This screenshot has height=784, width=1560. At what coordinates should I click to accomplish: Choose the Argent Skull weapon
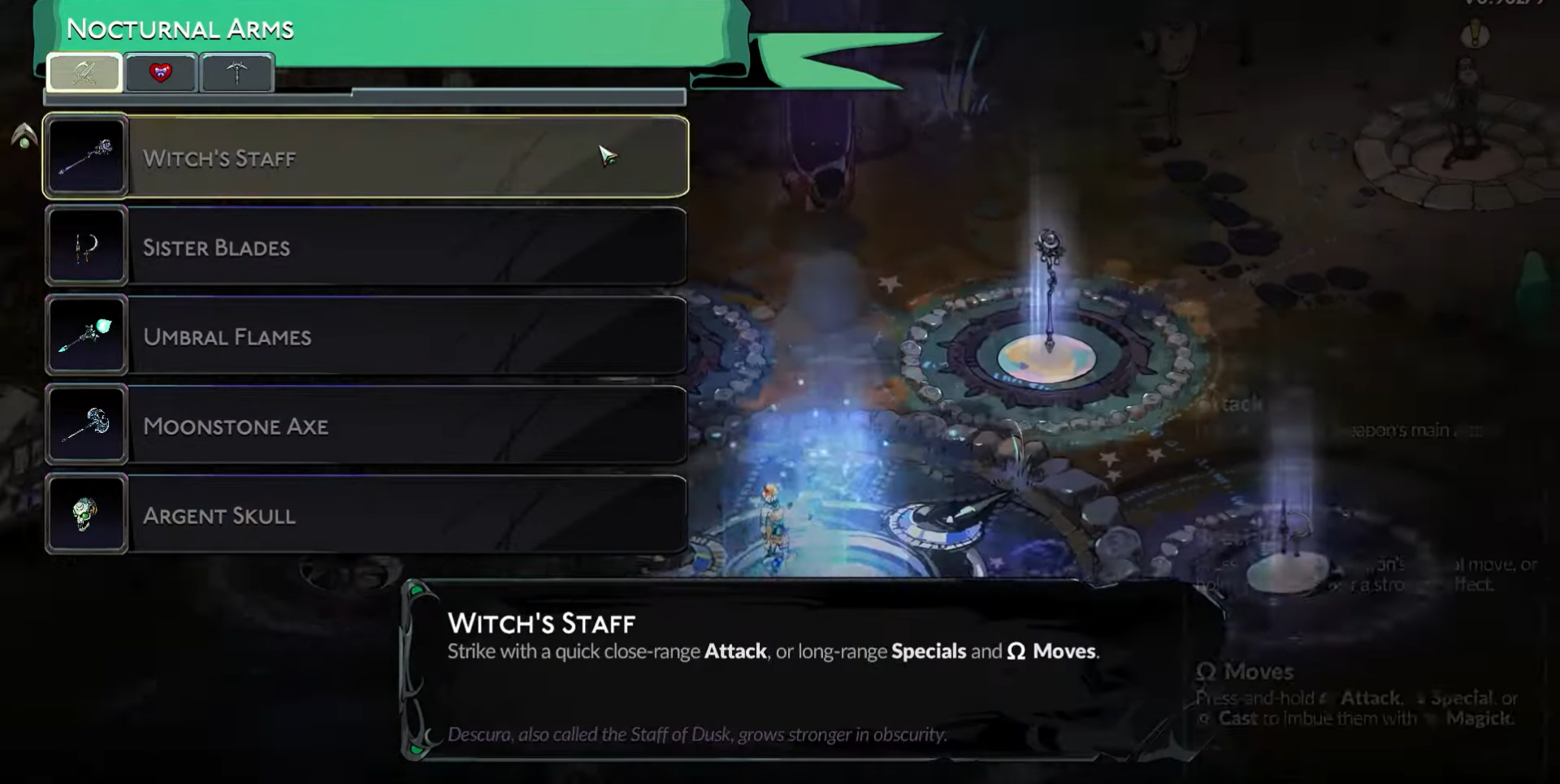[x=366, y=514]
